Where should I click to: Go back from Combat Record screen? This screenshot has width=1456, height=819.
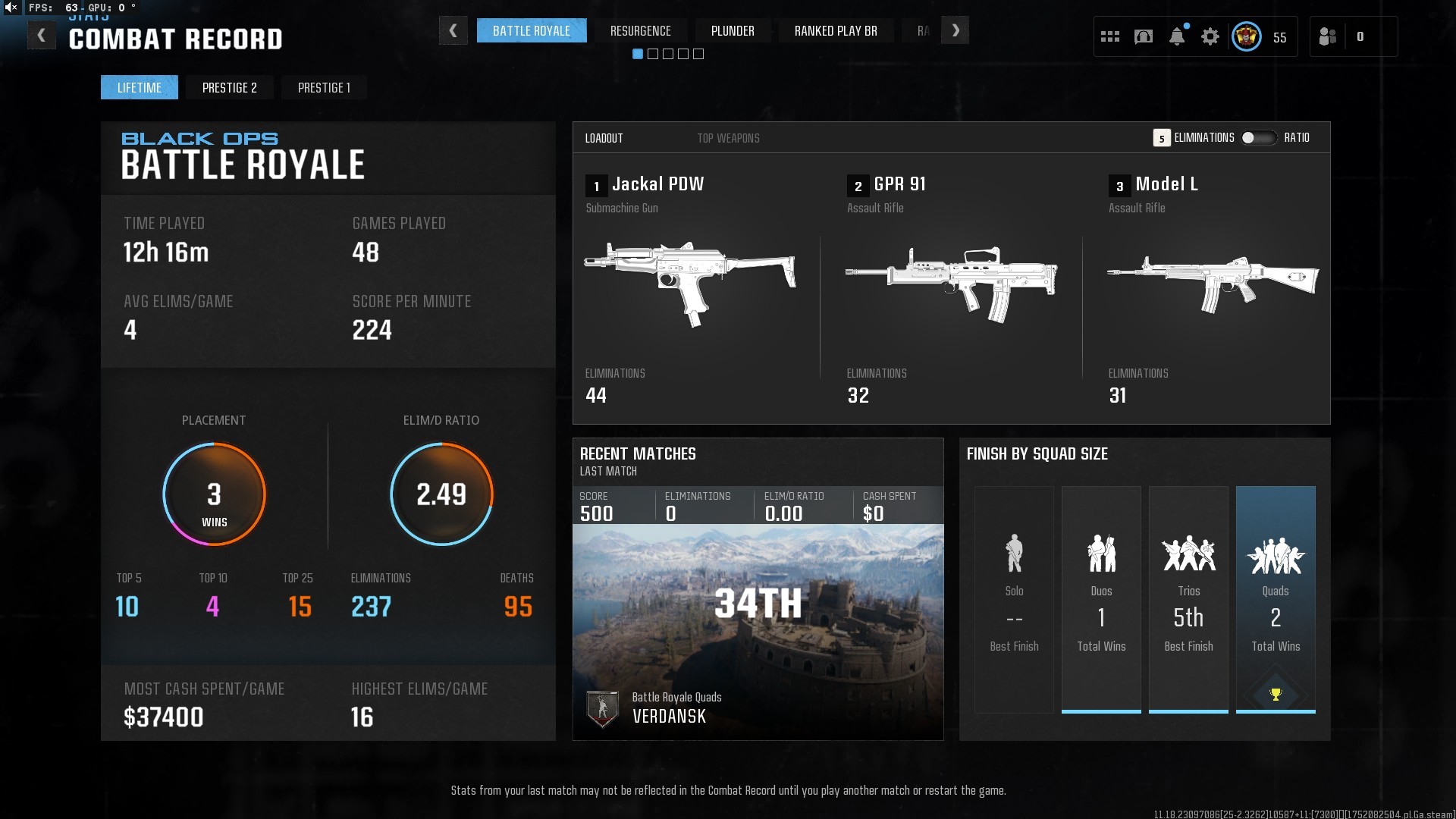click(42, 36)
